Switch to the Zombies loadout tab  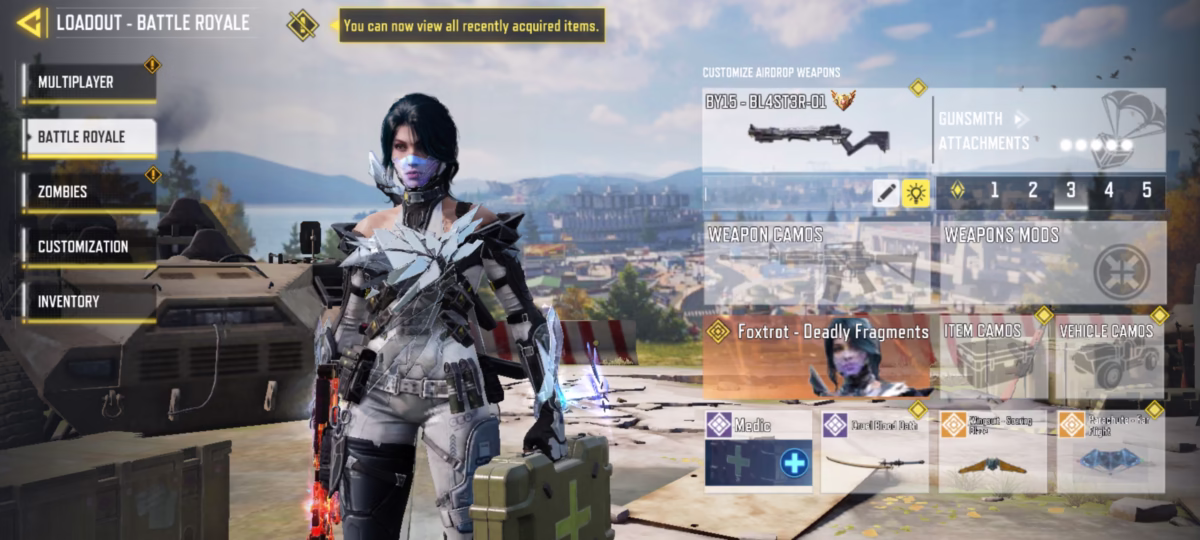89,192
